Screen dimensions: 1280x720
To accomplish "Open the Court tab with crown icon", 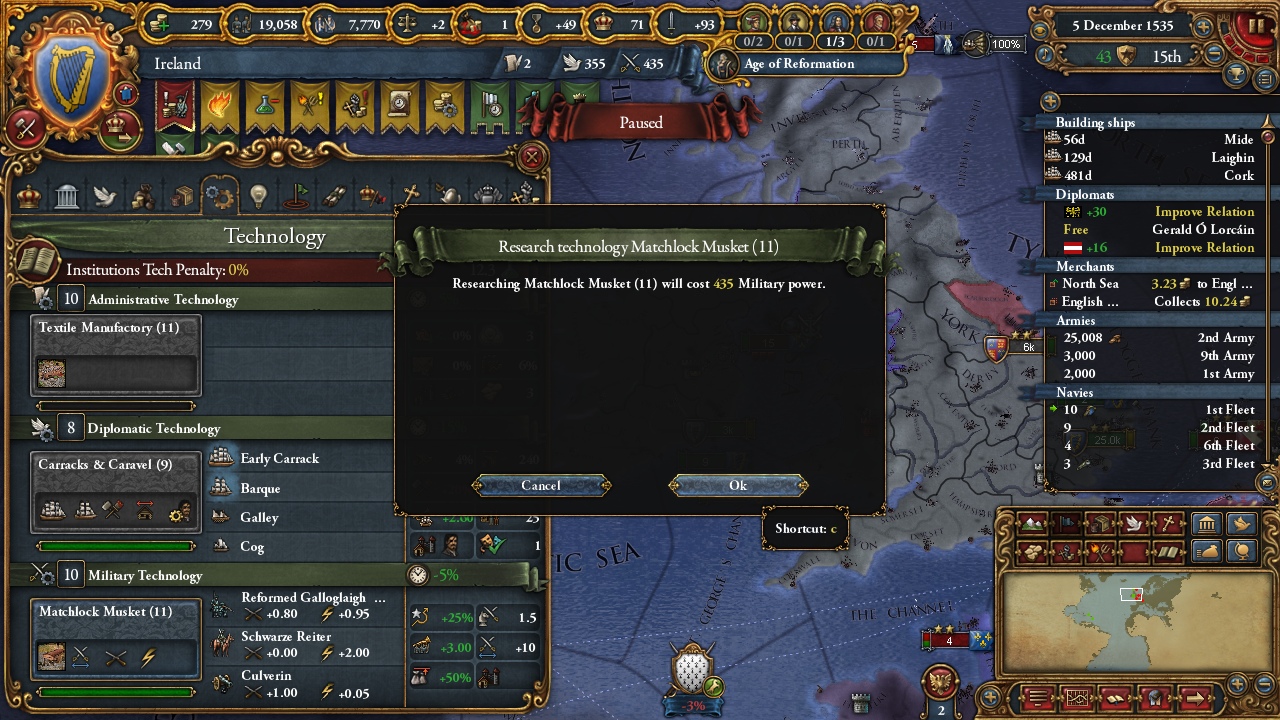I will tap(29, 196).
